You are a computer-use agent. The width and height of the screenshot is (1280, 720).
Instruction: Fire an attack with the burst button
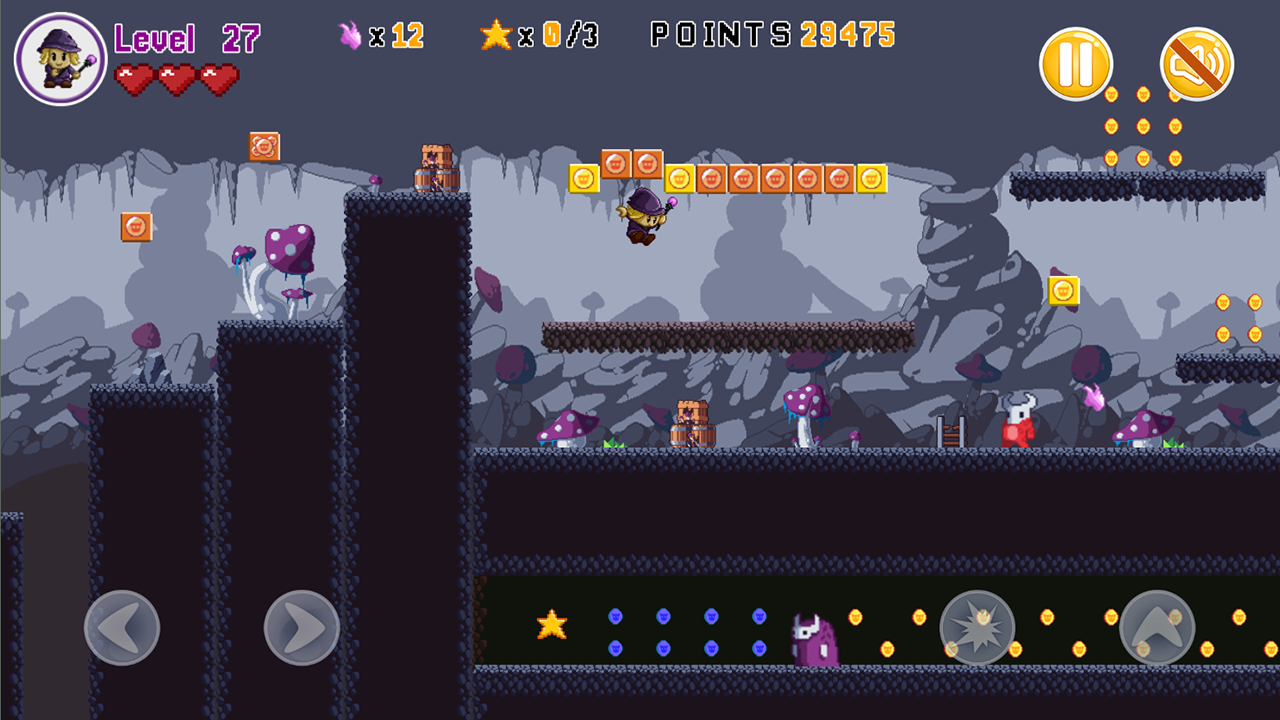point(978,628)
